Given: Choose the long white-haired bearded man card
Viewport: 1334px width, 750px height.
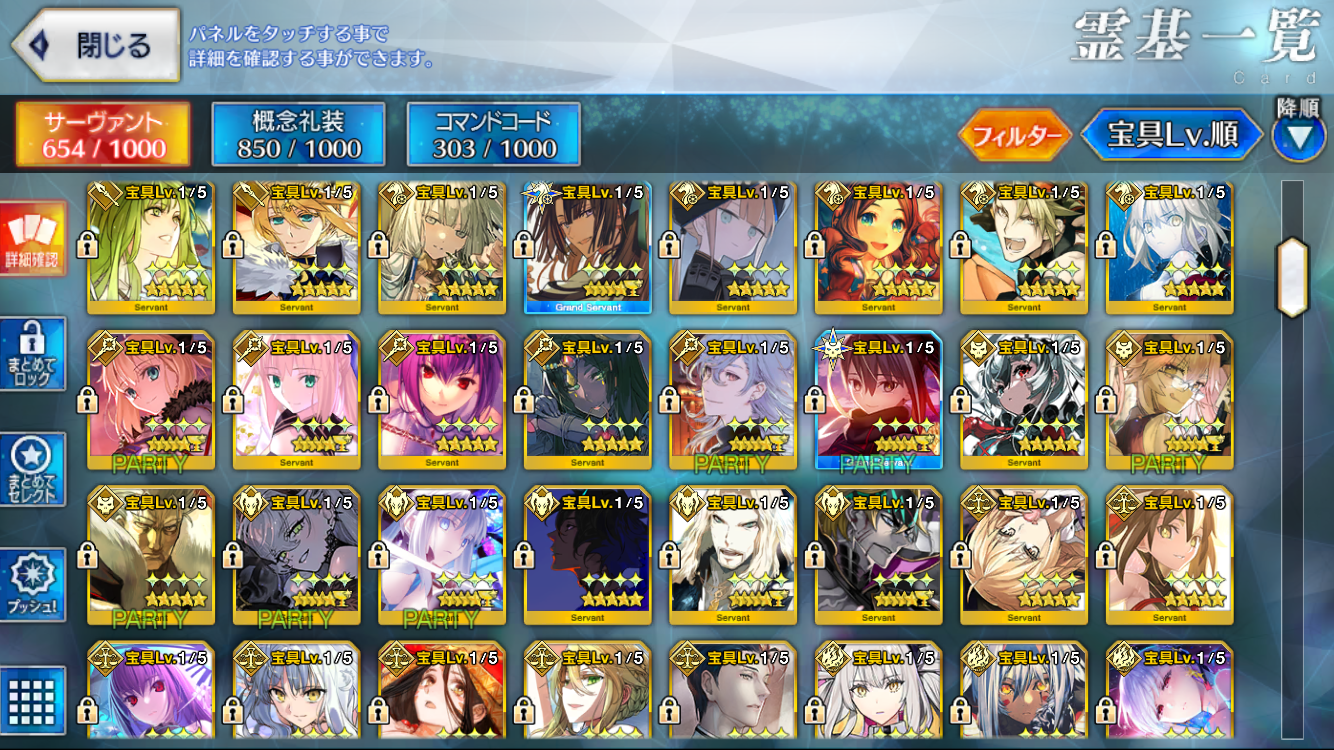Looking at the screenshot, I should point(733,553).
